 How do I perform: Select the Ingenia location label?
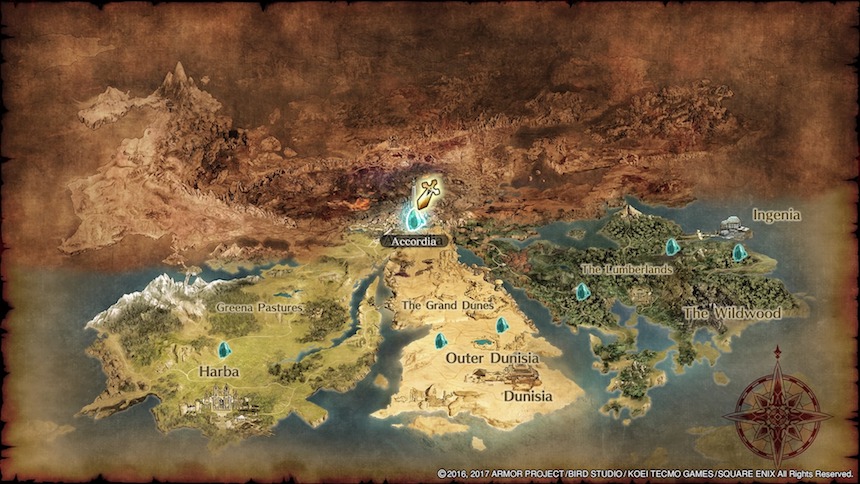pos(776,215)
